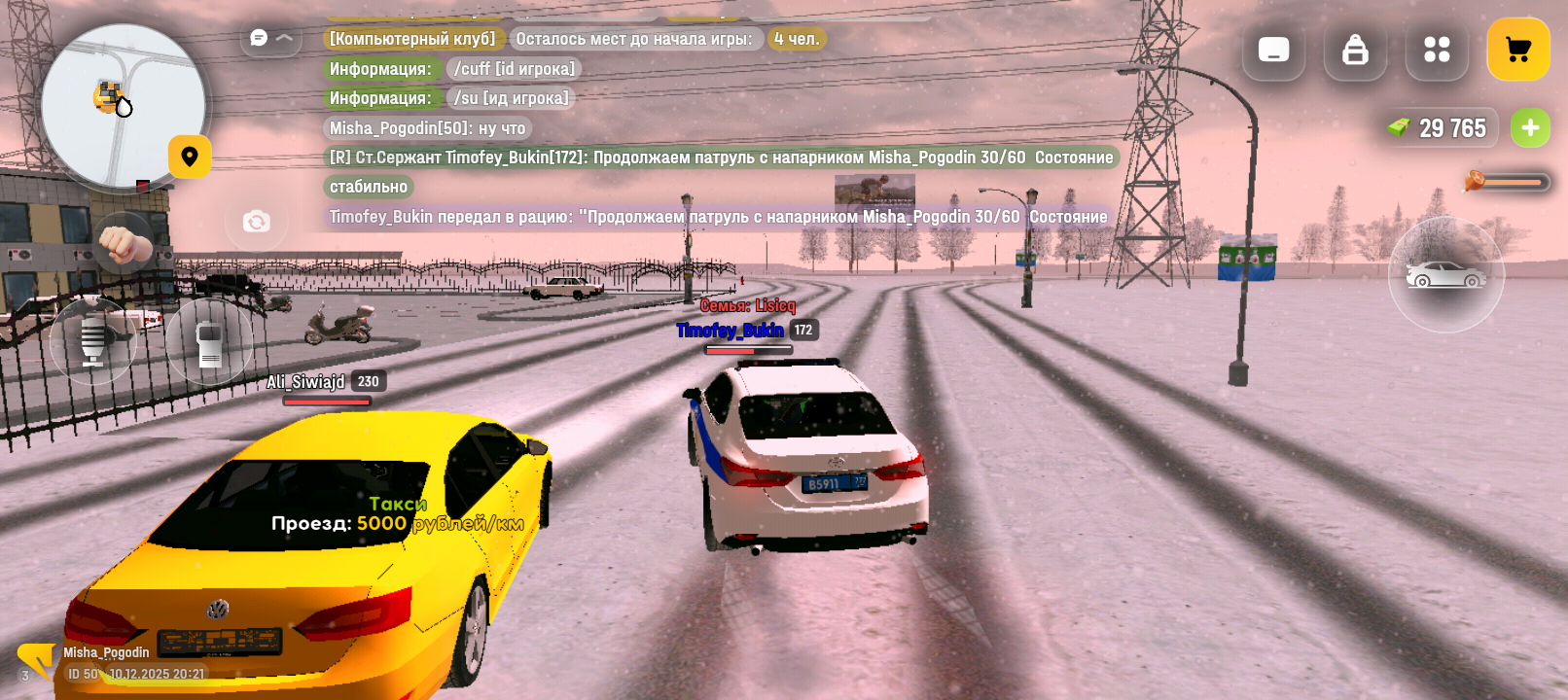The width and height of the screenshot is (1568, 700).
Task: Open the chat input keyboard button
Action: 1273,50
